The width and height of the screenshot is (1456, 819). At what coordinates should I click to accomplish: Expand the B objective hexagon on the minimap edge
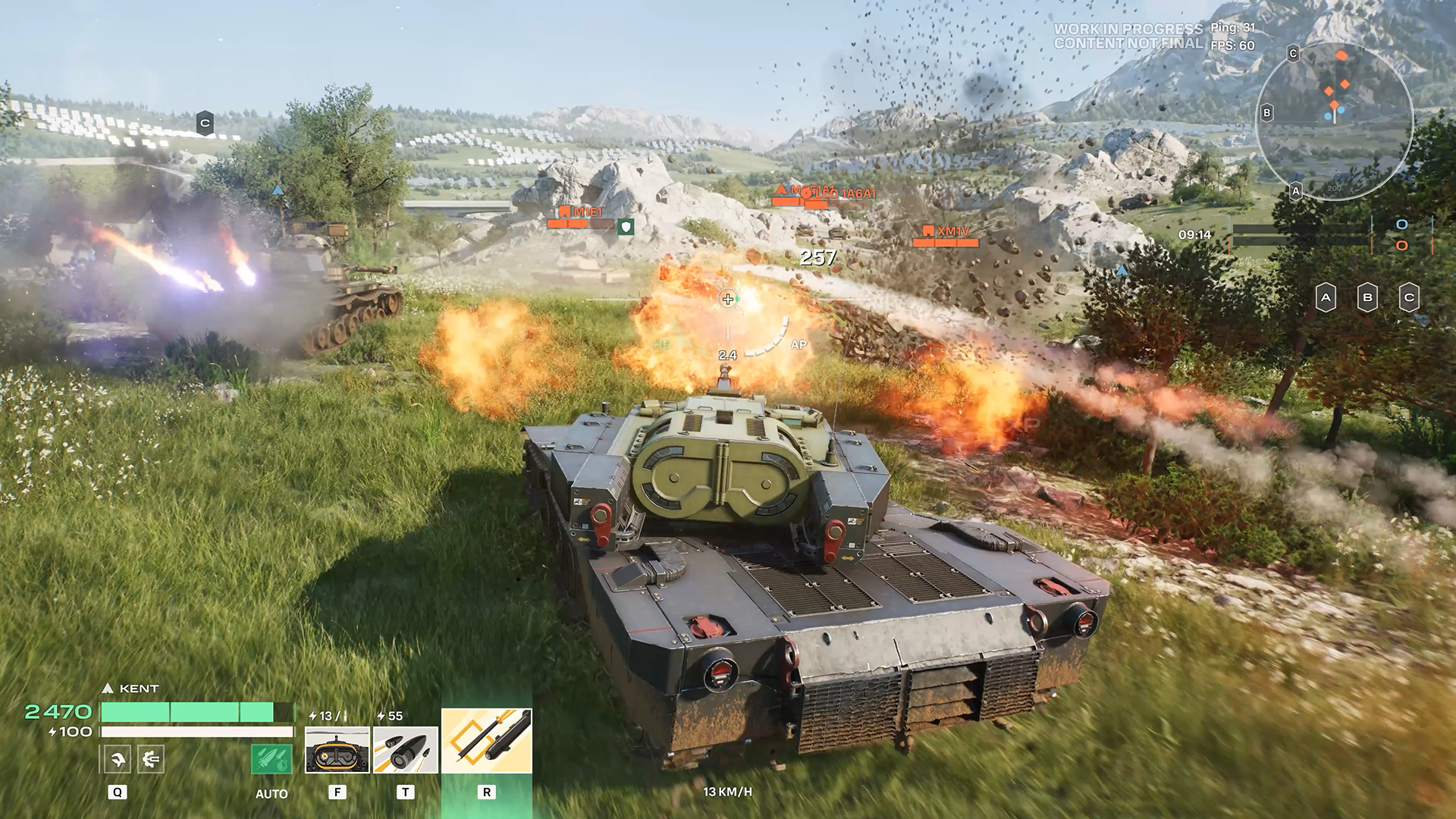point(1266,114)
